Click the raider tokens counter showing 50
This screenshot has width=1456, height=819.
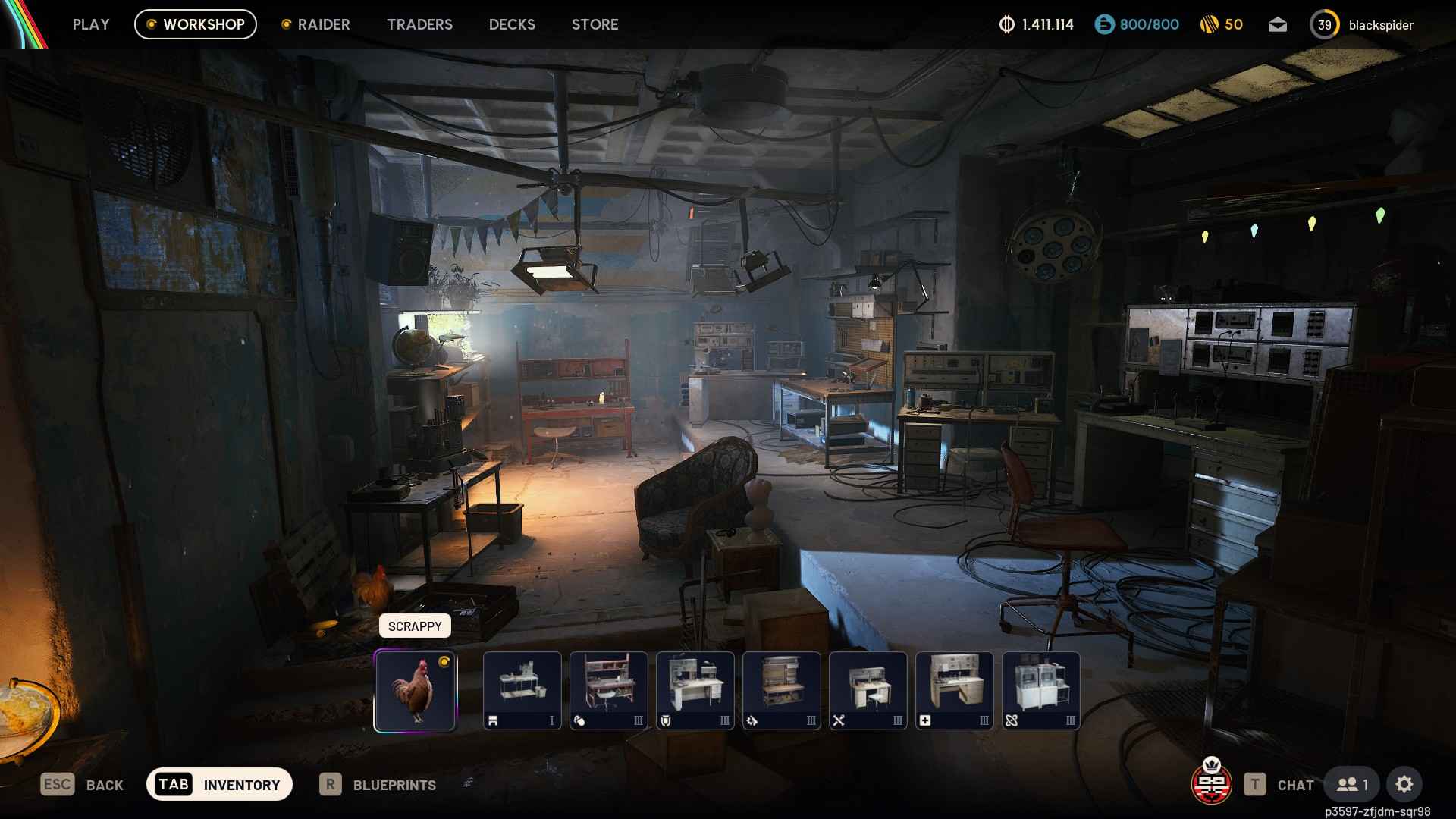coord(1221,24)
